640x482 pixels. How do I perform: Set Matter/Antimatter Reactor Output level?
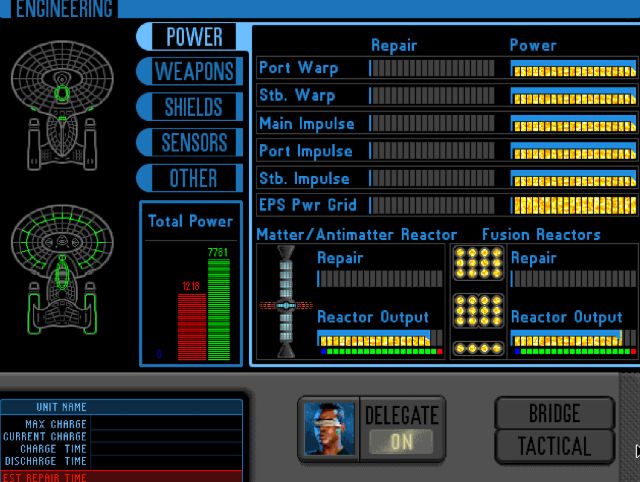pyautogui.click(x=378, y=338)
